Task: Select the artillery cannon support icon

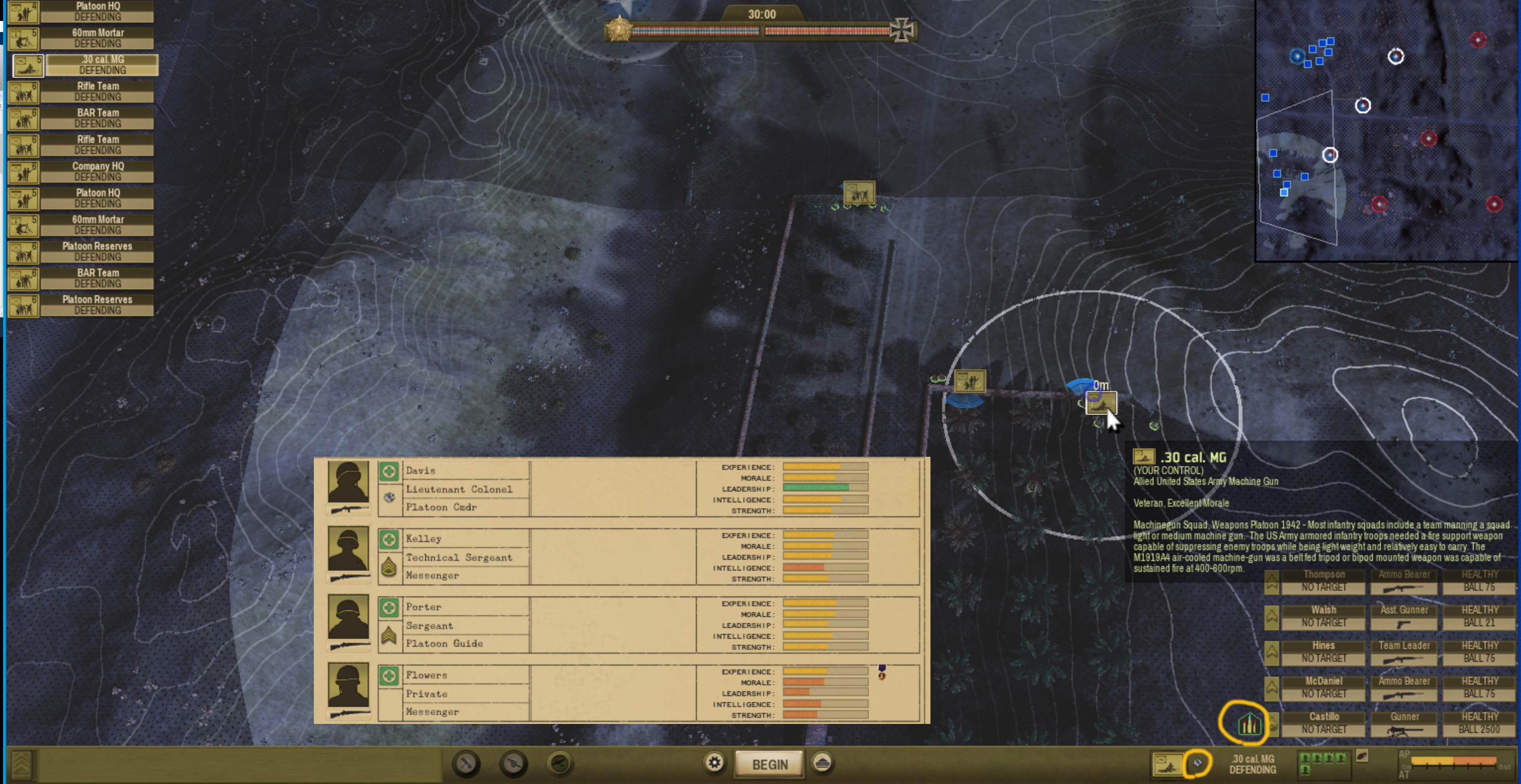Action: coord(513,763)
